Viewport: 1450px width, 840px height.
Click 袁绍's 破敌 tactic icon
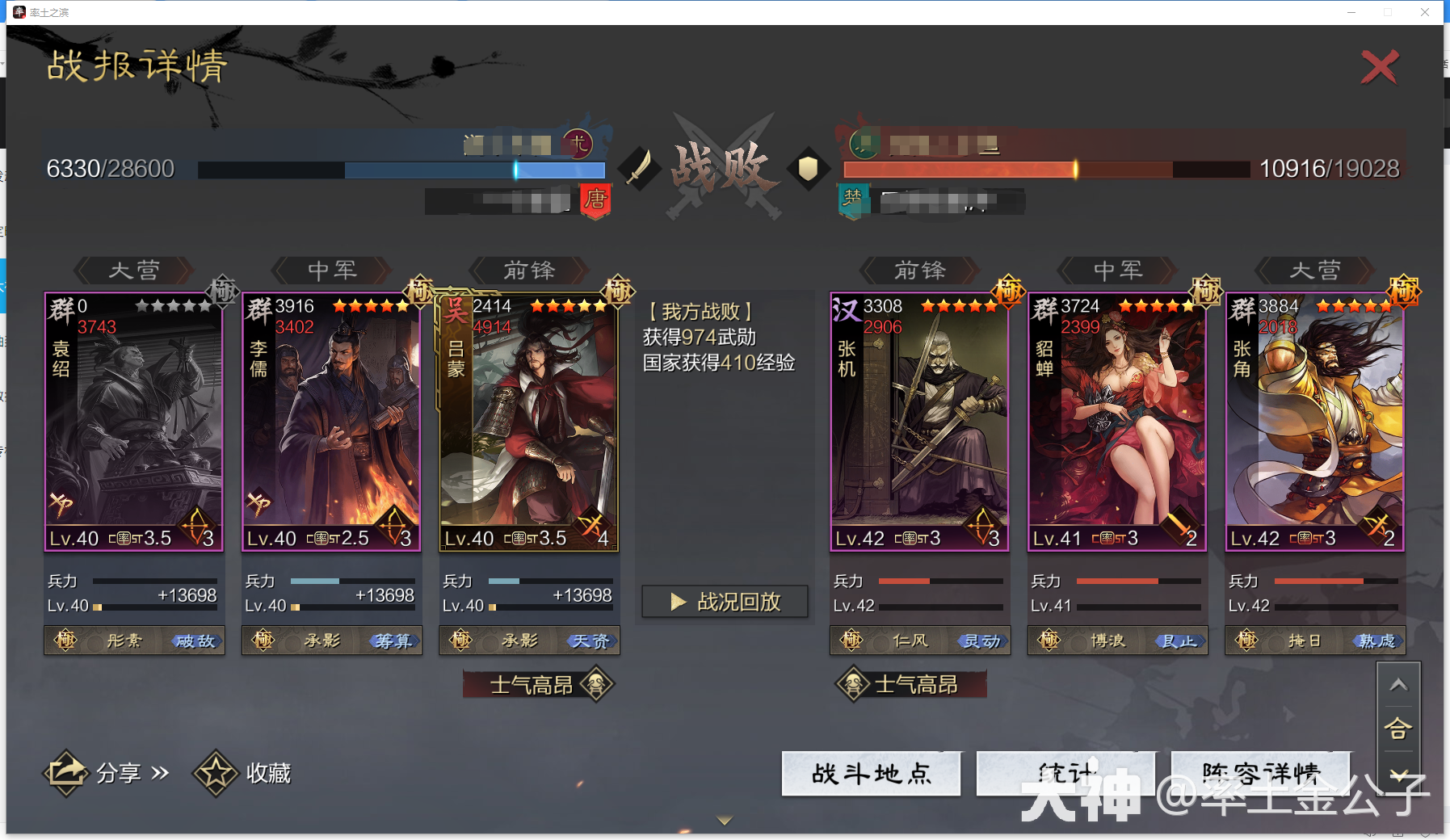coord(193,640)
